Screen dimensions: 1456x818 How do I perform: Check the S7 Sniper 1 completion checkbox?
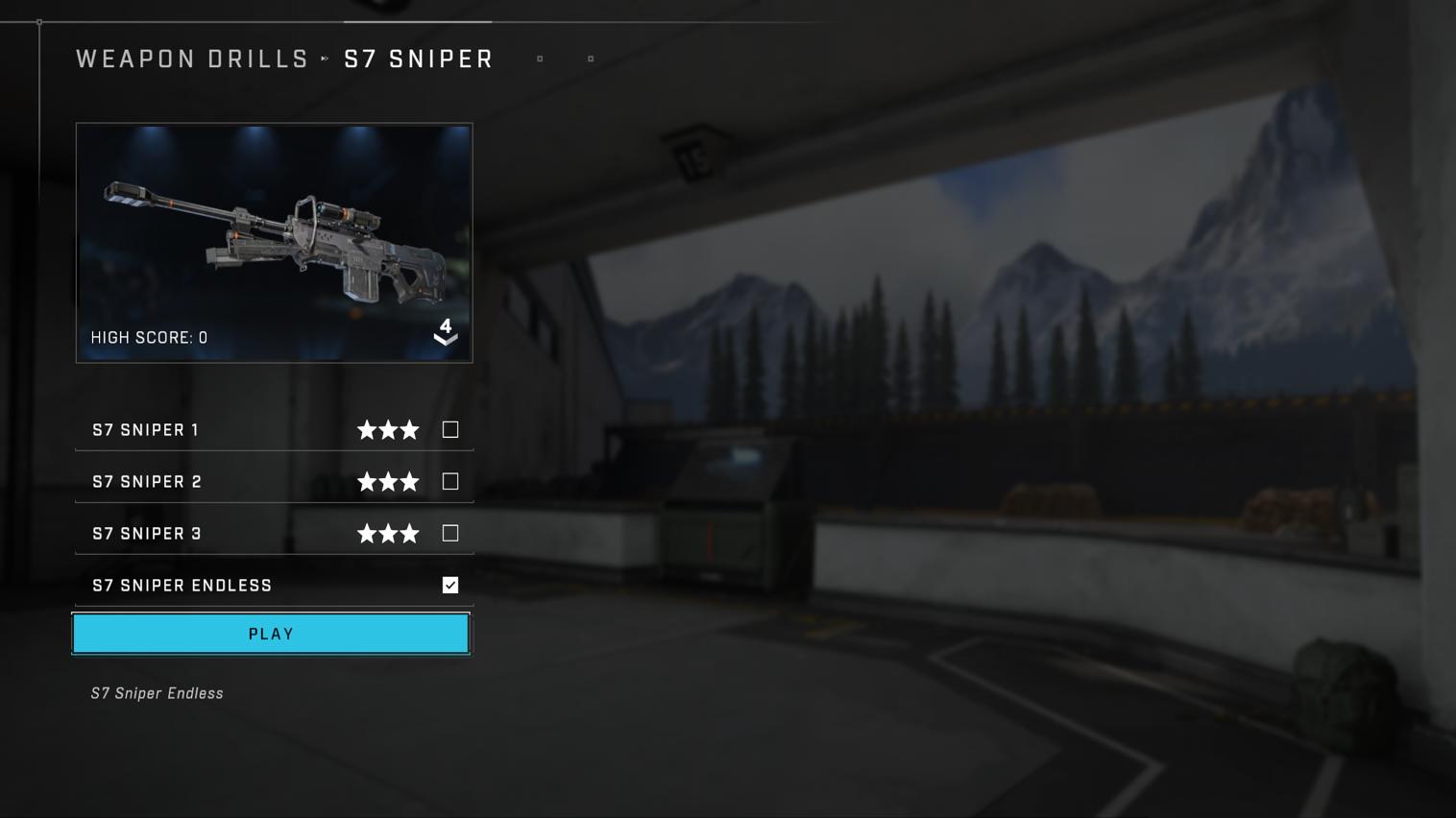449,429
